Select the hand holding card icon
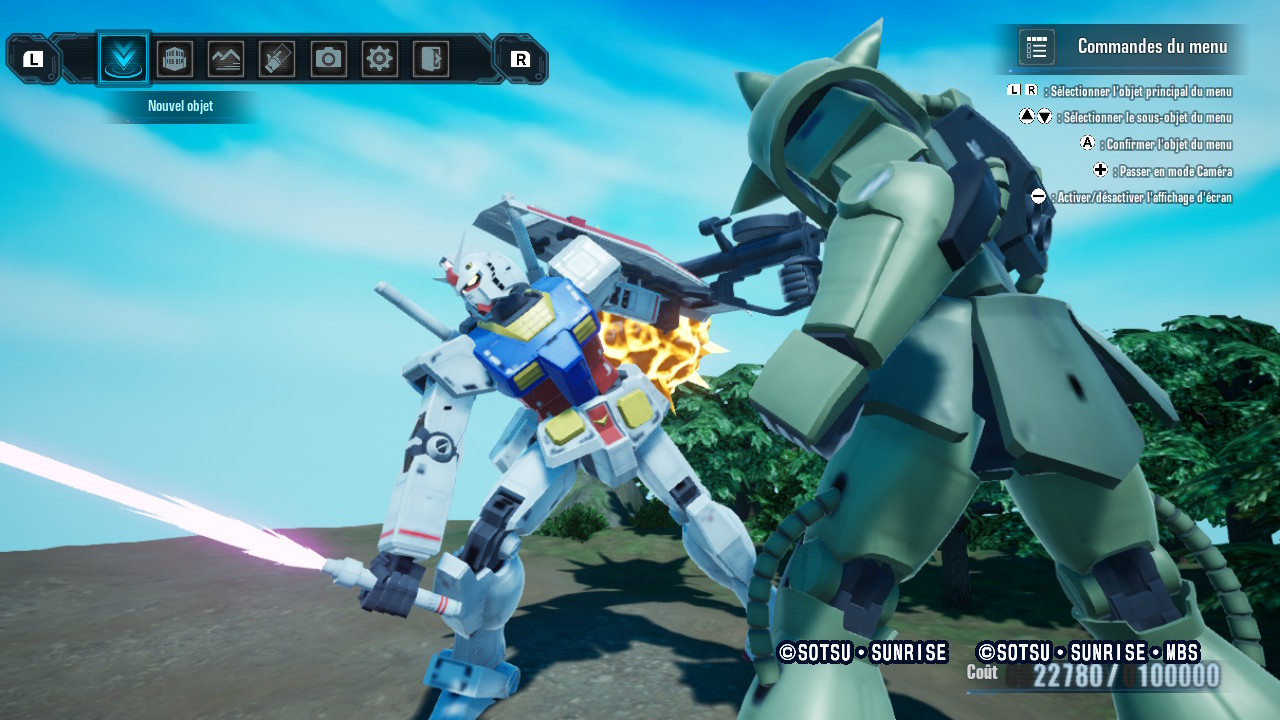Viewport: 1280px width, 720px height. pos(277,59)
